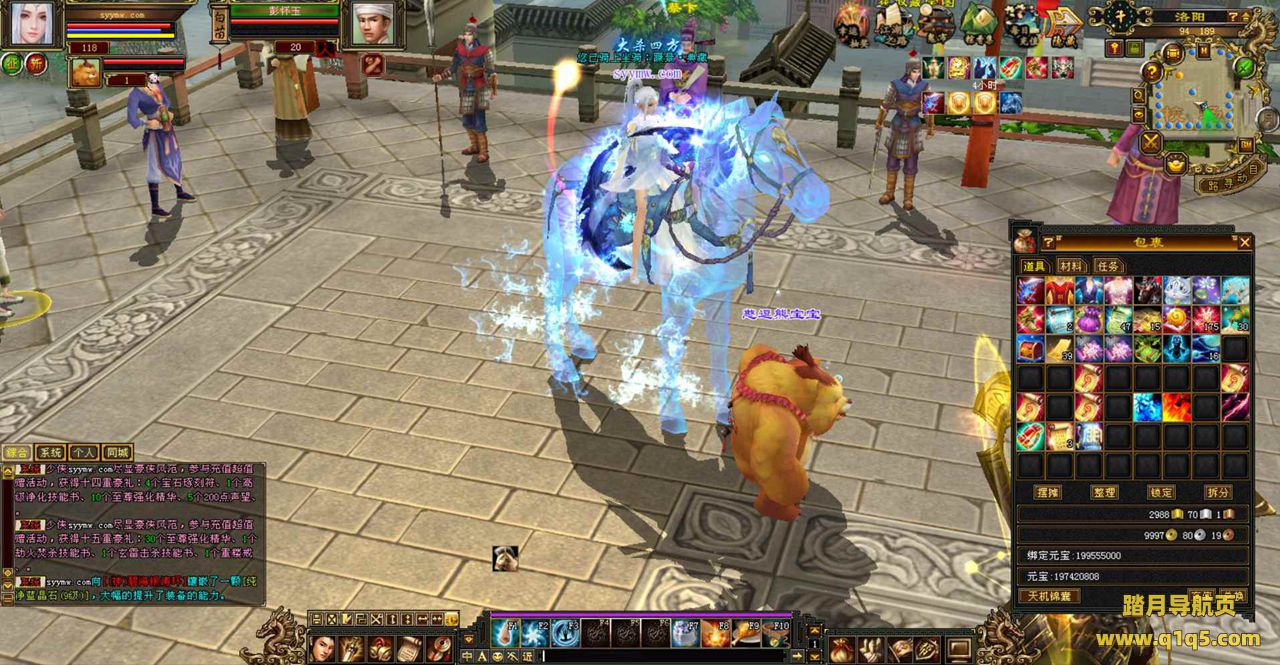Switch chat to the 系统 tab
Screen dimensions: 1280x665
[50, 453]
